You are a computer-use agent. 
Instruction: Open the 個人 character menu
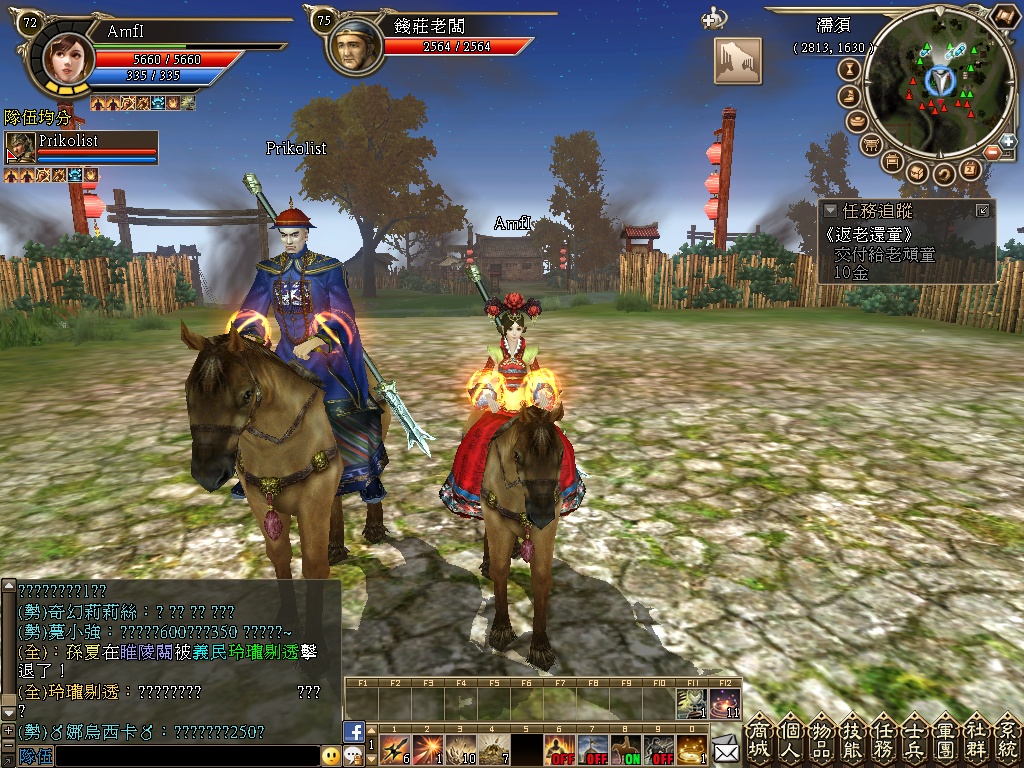point(791,740)
